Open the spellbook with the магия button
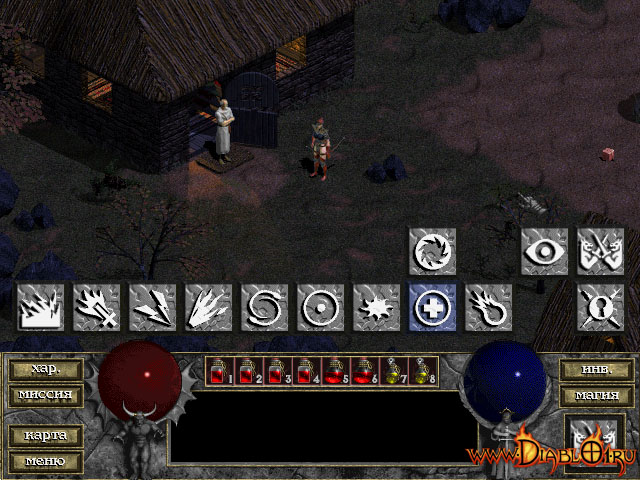The image size is (640, 480). pos(594,395)
